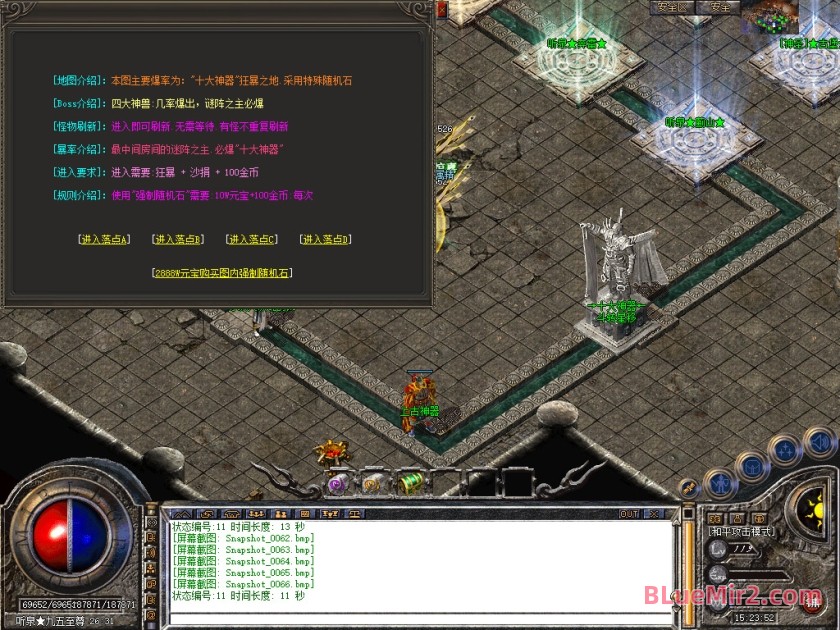
Task: Toggle the 和平攻击模式 attack mode label
Action: [x=743, y=532]
